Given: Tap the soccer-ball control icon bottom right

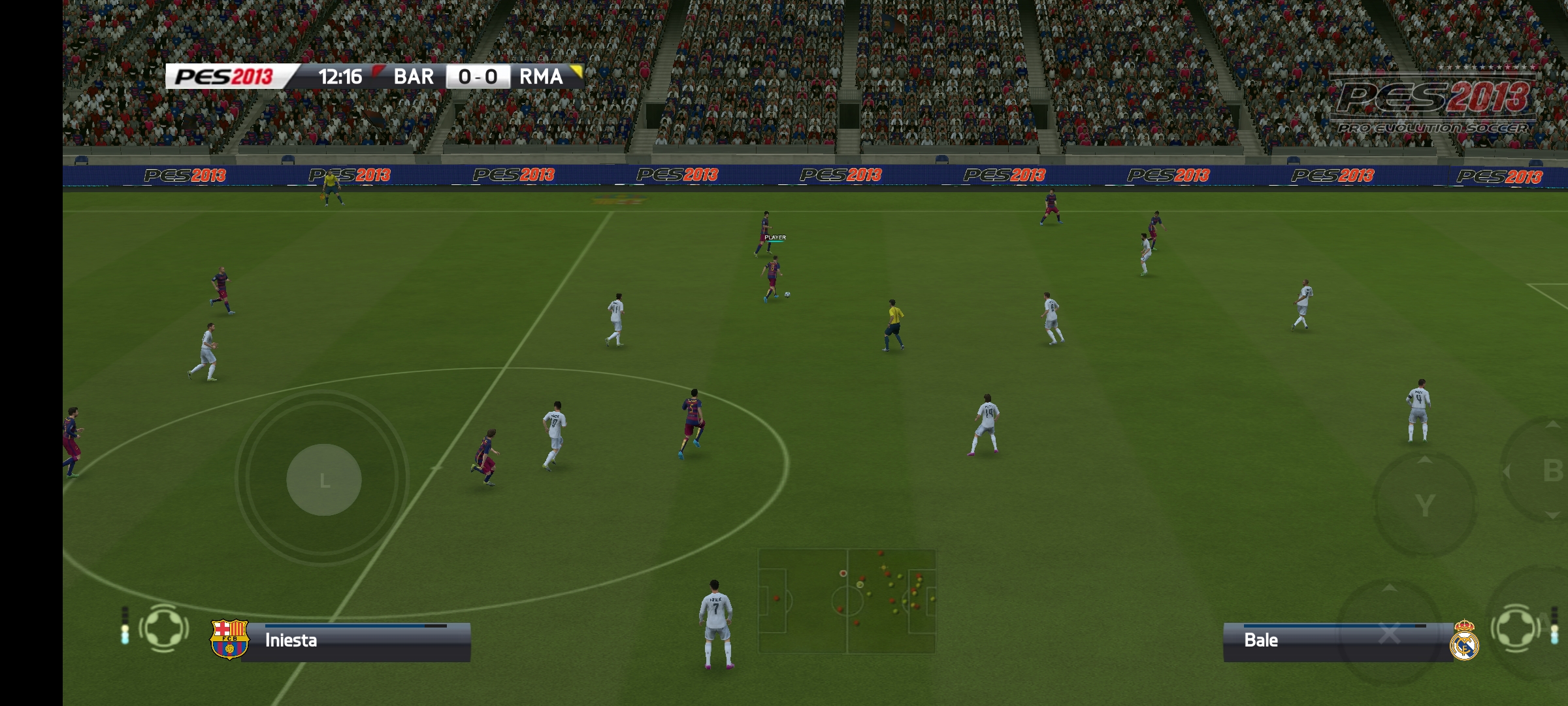Looking at the screenshot, I should coord(1516,629).
